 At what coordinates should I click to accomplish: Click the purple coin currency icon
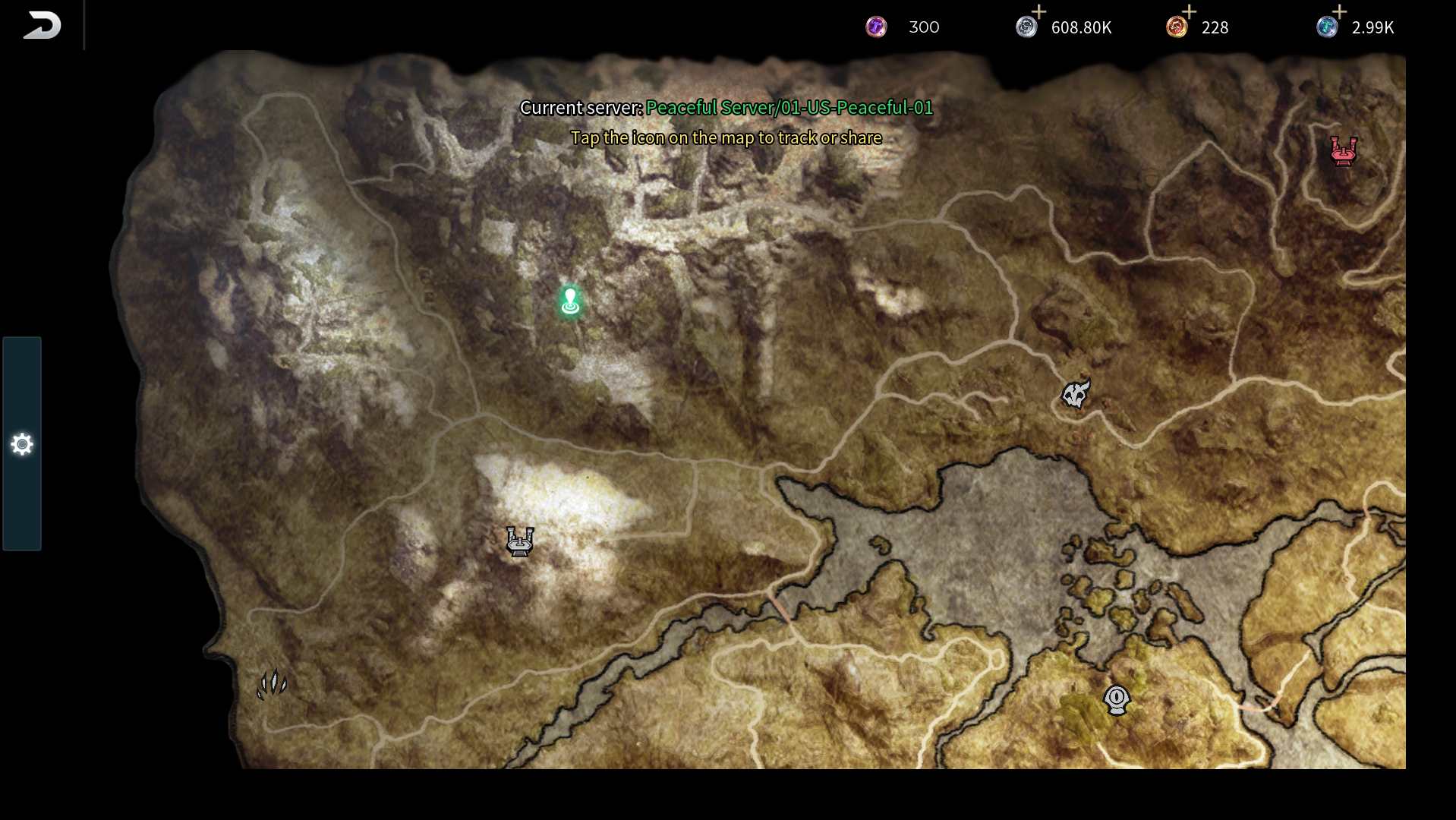pos(875,27)
